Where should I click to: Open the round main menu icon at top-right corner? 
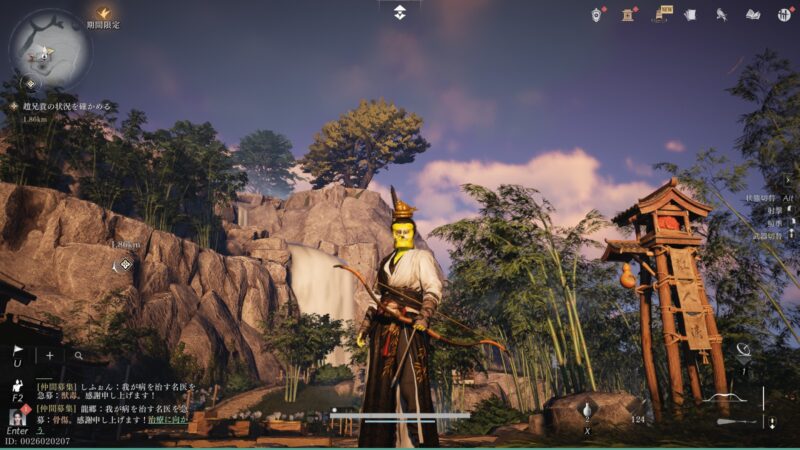784,14
